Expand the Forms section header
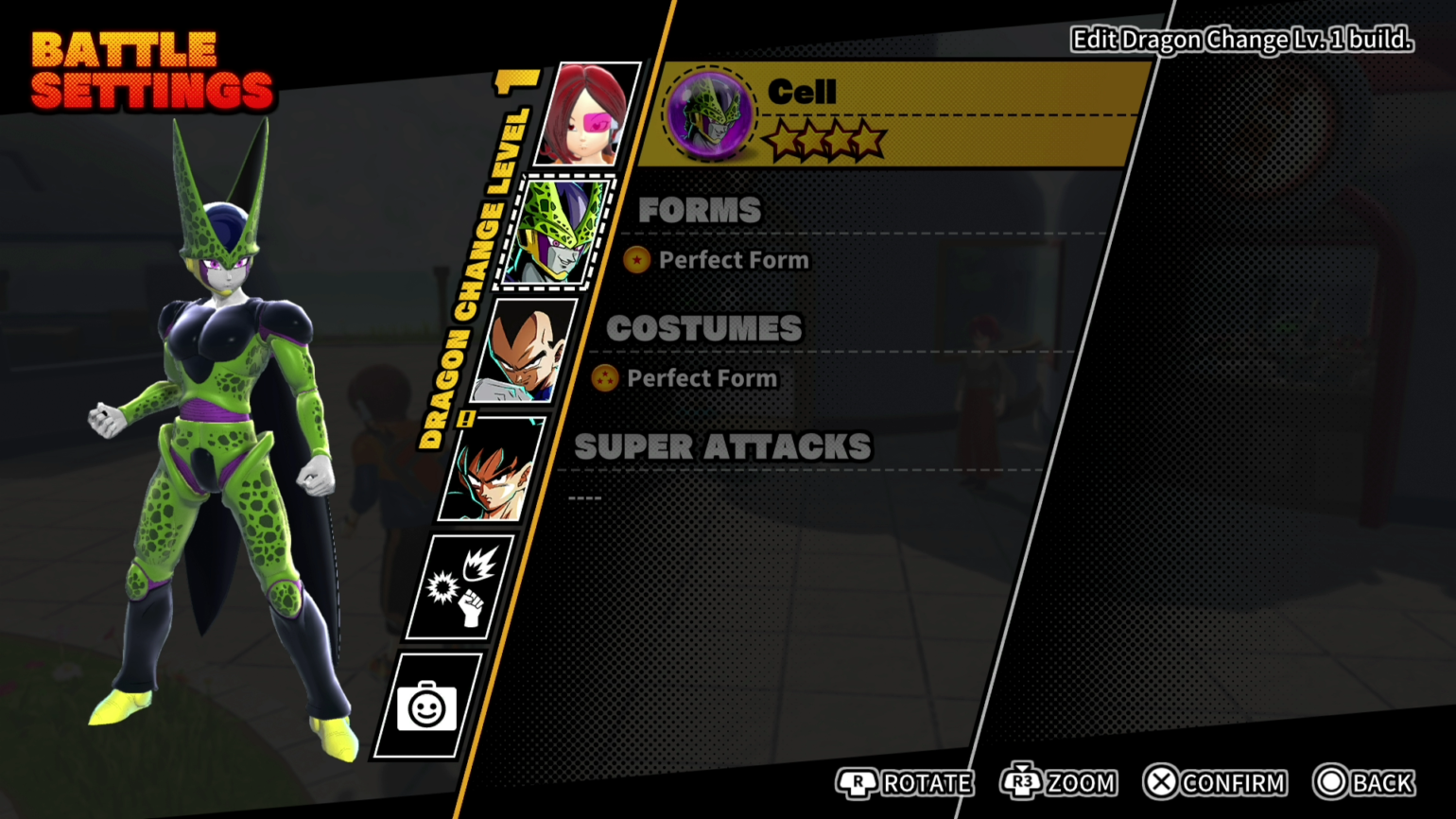This screenshot has width=1456, height=819. pos(700,210)
